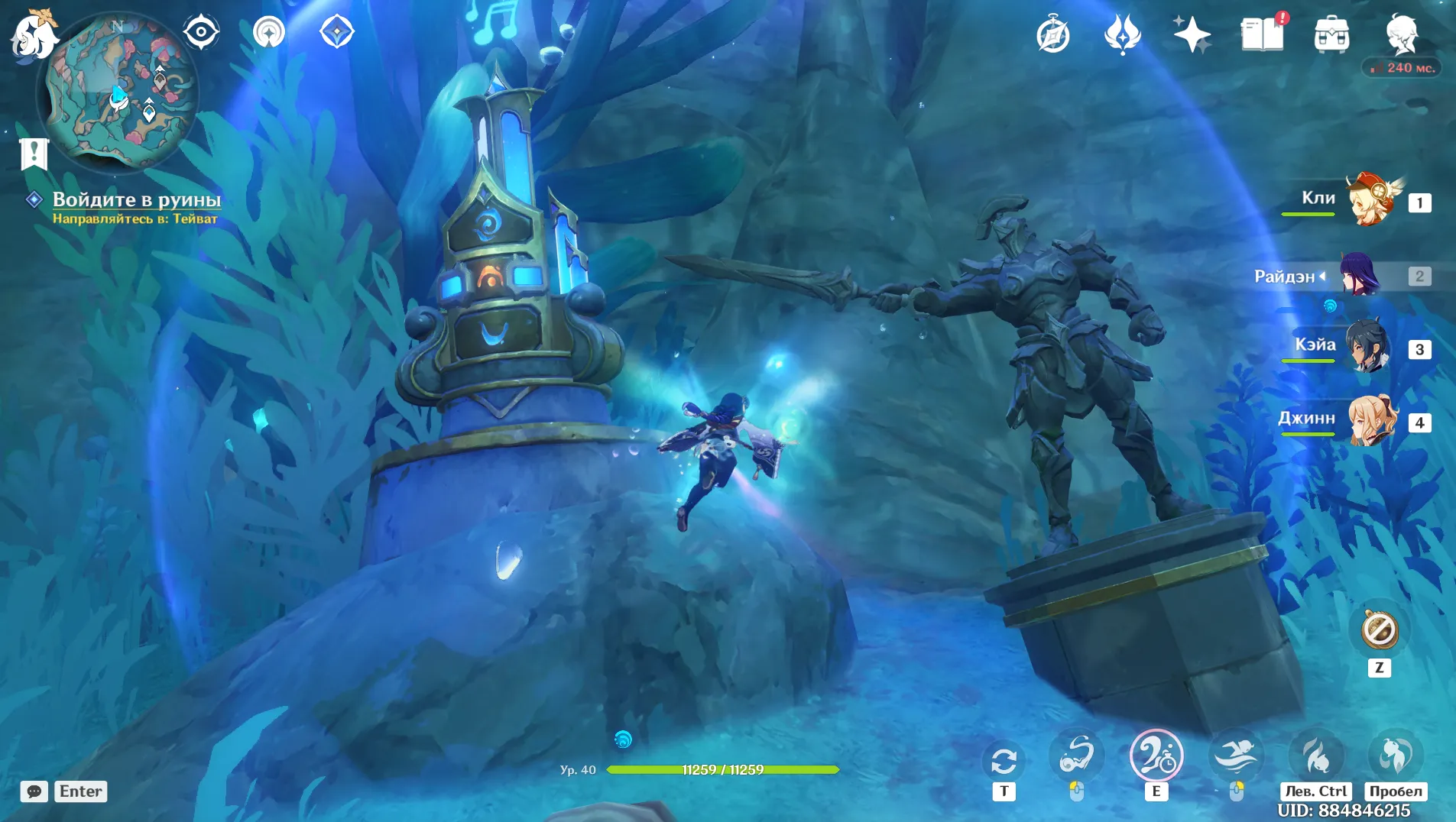Image resolution: width=1456 pixels, height=822 pixels.
Task: Open the character profile icon
Action: [x=1402, y=34]
